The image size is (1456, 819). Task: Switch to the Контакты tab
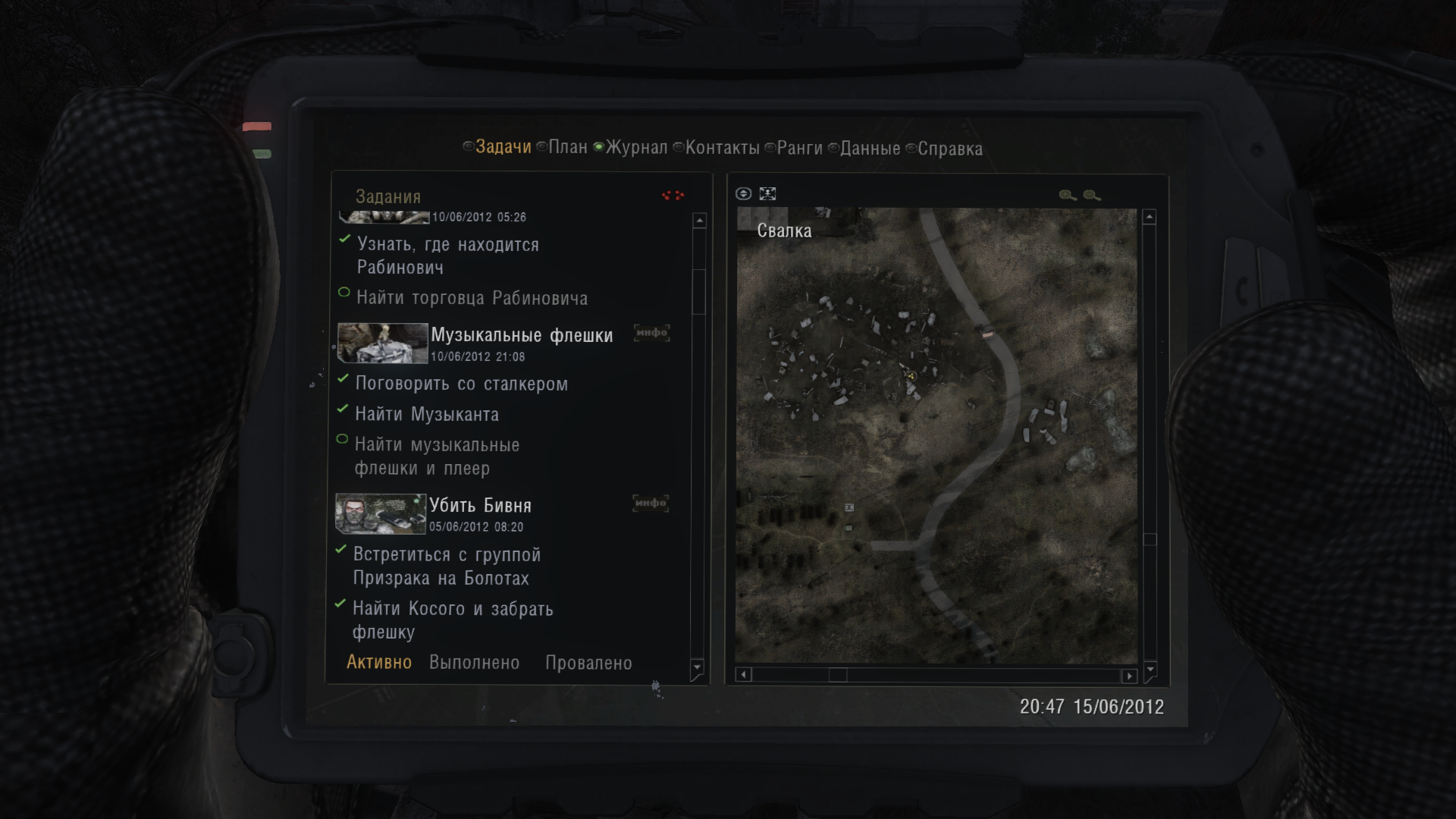(720, 148)
